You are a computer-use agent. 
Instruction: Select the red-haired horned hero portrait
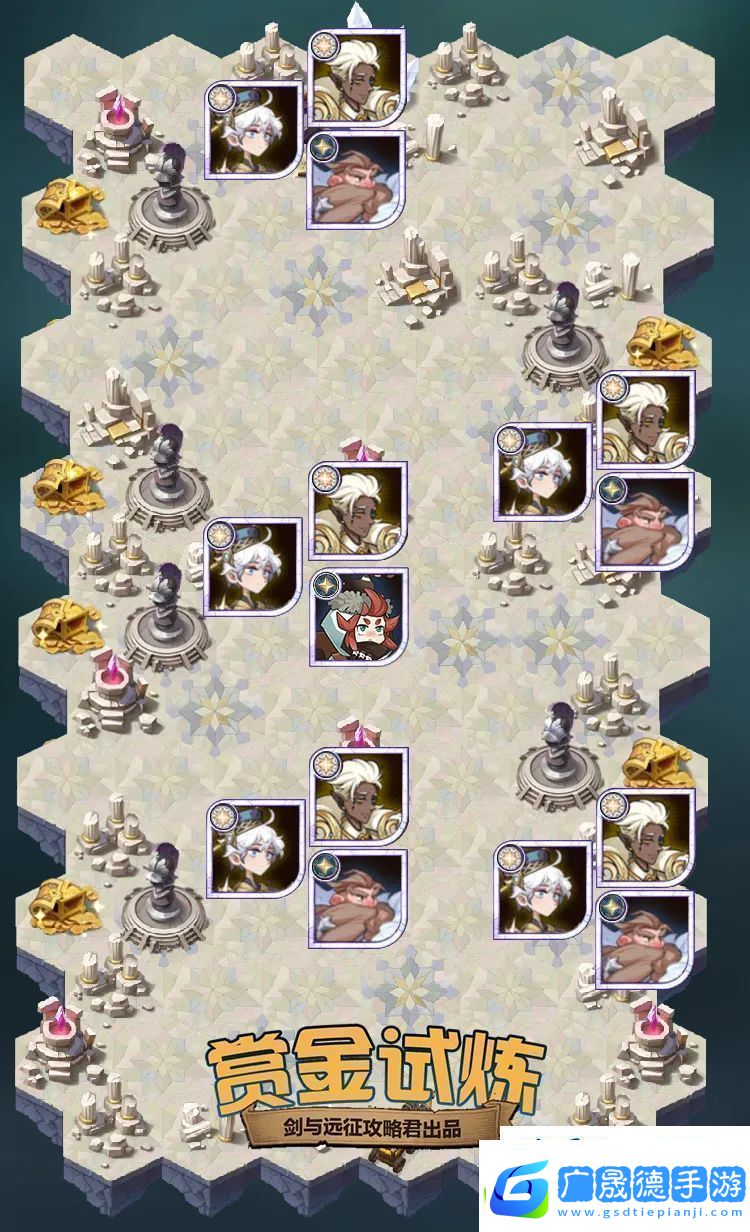tap(360, 617)
